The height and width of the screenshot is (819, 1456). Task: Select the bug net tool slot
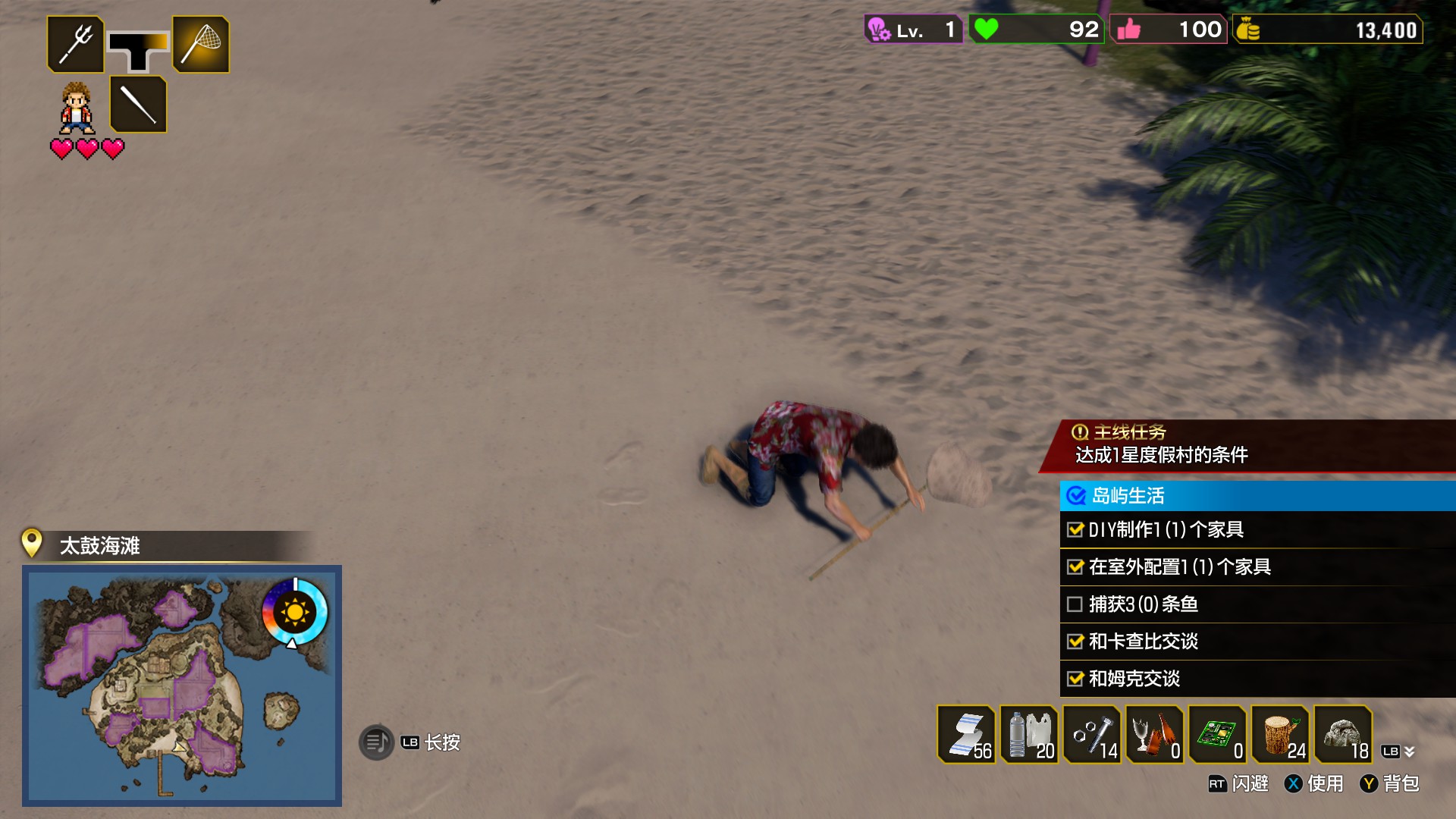pyautogui.click(x=201, y=45)
